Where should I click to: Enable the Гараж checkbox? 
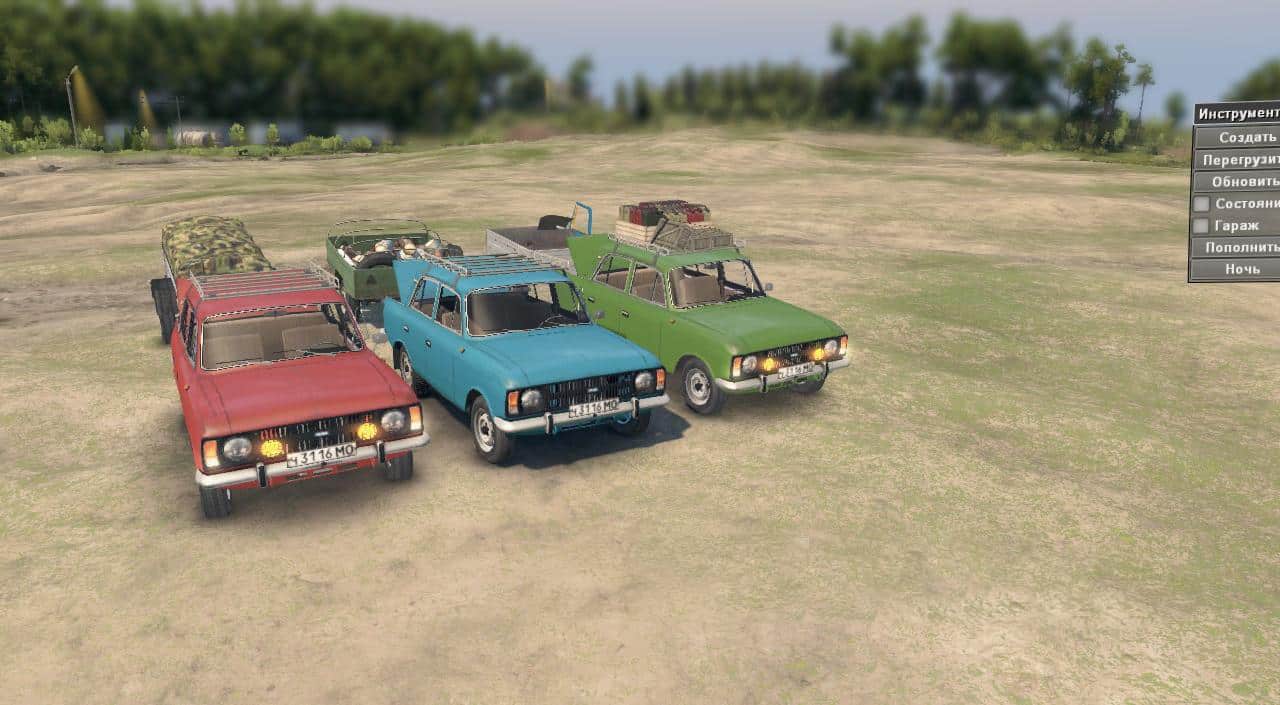pyautogui.click(x=1201, y=226)
